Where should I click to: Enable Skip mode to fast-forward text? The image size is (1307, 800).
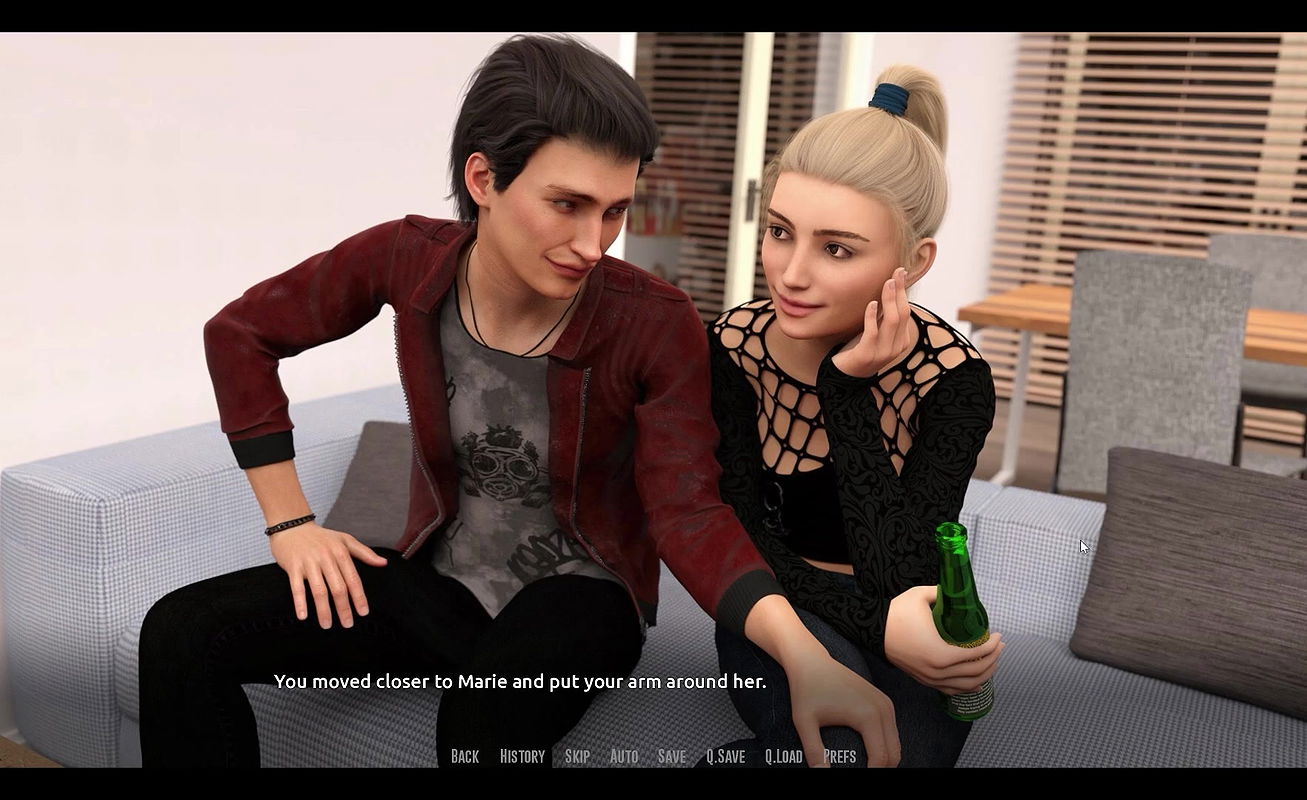click(576, 756)
